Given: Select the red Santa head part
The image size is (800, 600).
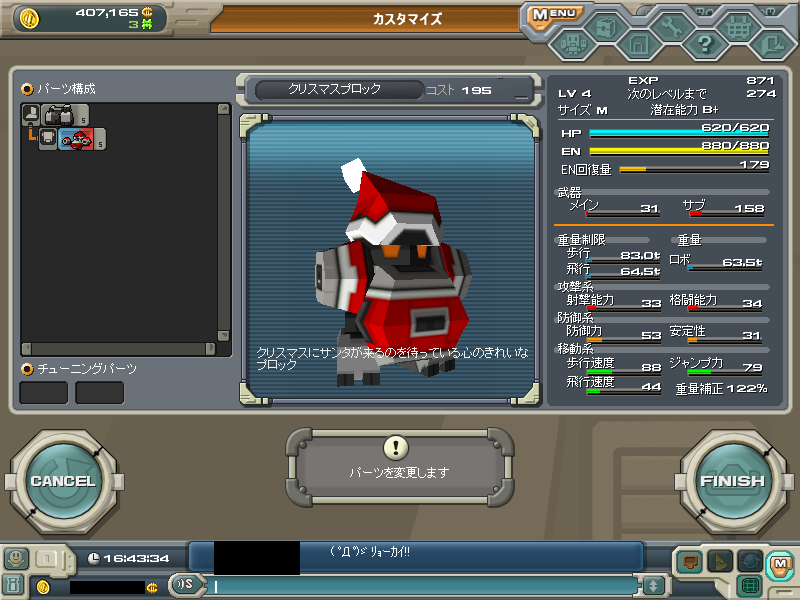Looking at the screenshot, I should pyautogui.click(x=76, y=140).
